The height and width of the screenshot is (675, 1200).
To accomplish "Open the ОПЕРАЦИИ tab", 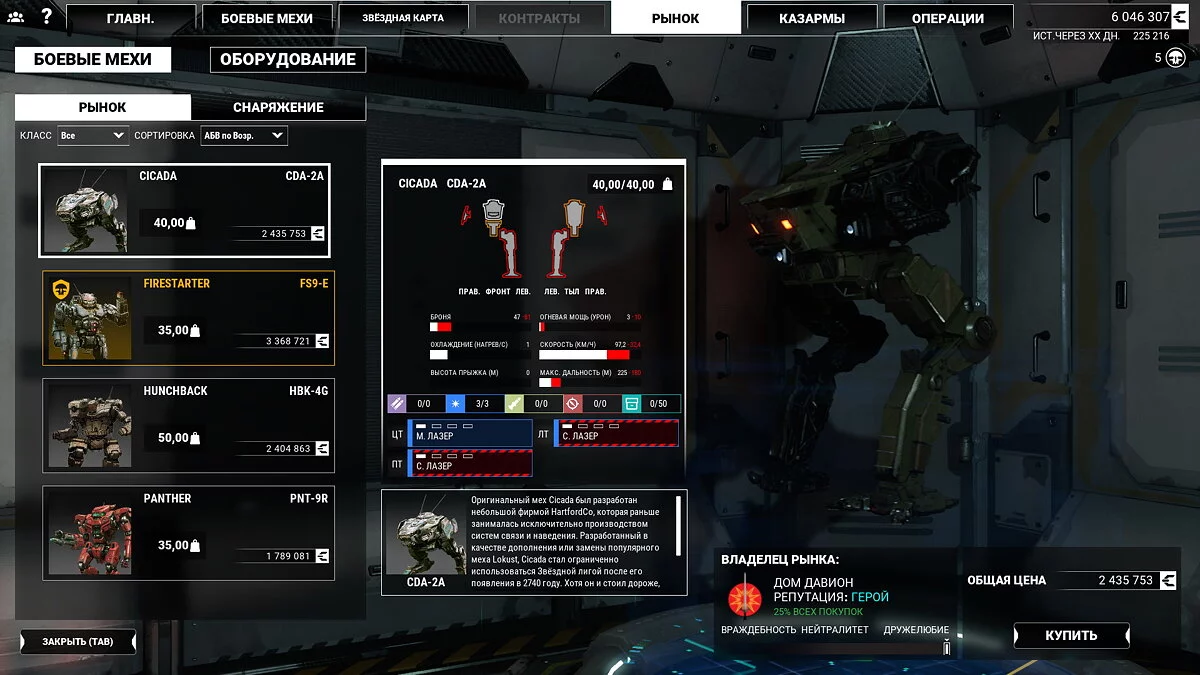I will [x=947, y=18].
